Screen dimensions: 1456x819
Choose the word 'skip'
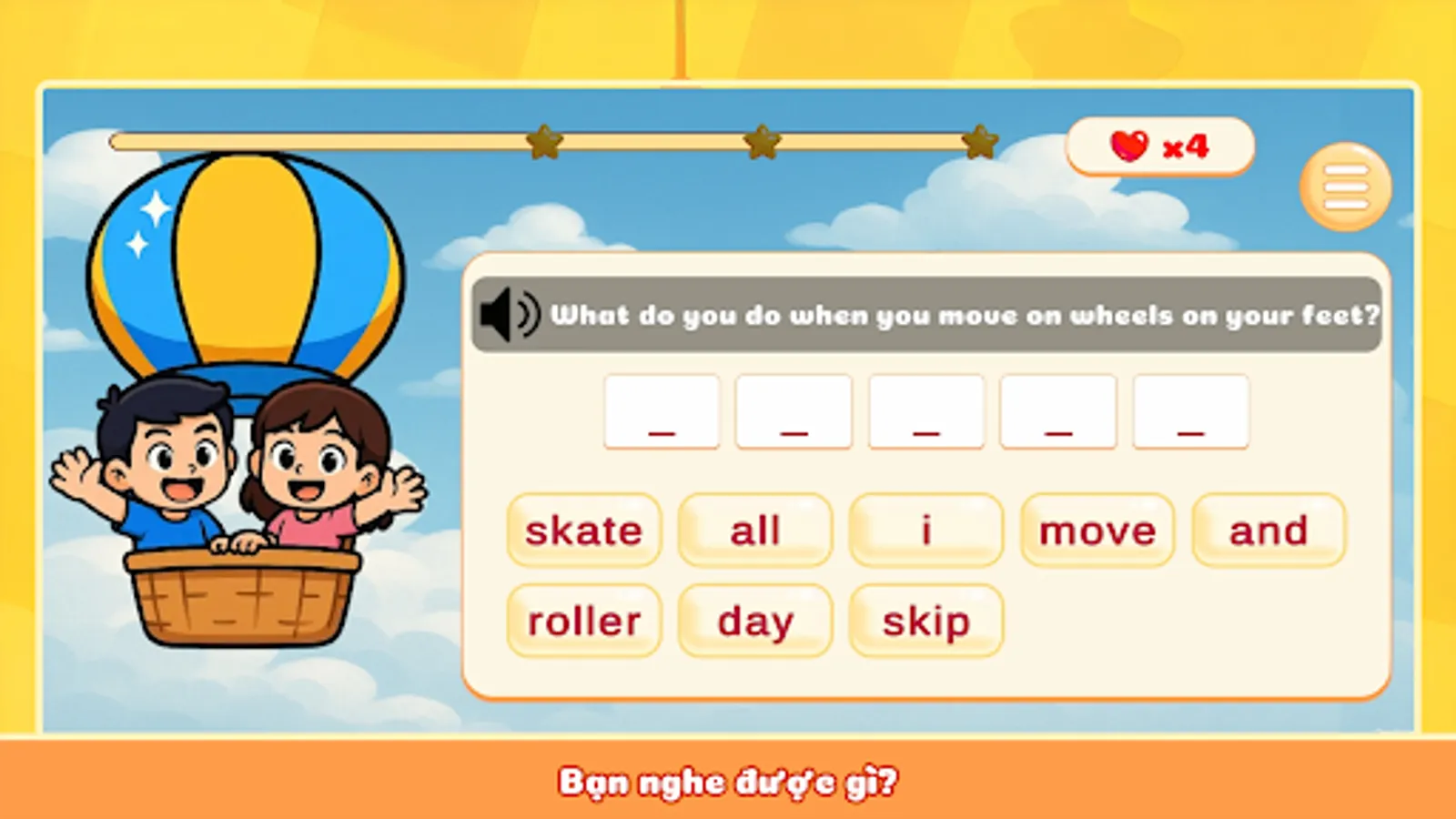[x=925, y=621]
